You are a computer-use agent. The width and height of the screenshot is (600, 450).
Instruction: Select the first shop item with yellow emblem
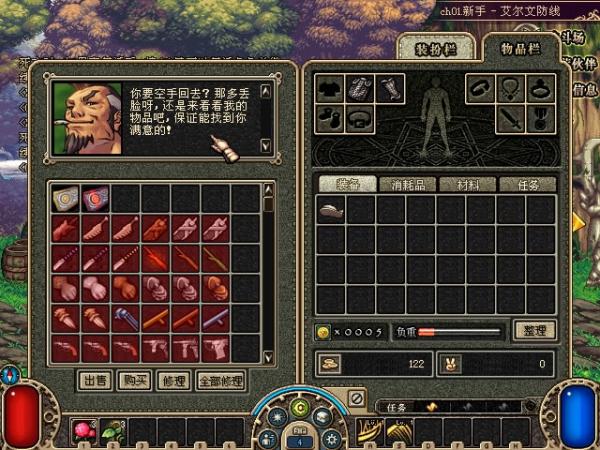tap(65, 199)
